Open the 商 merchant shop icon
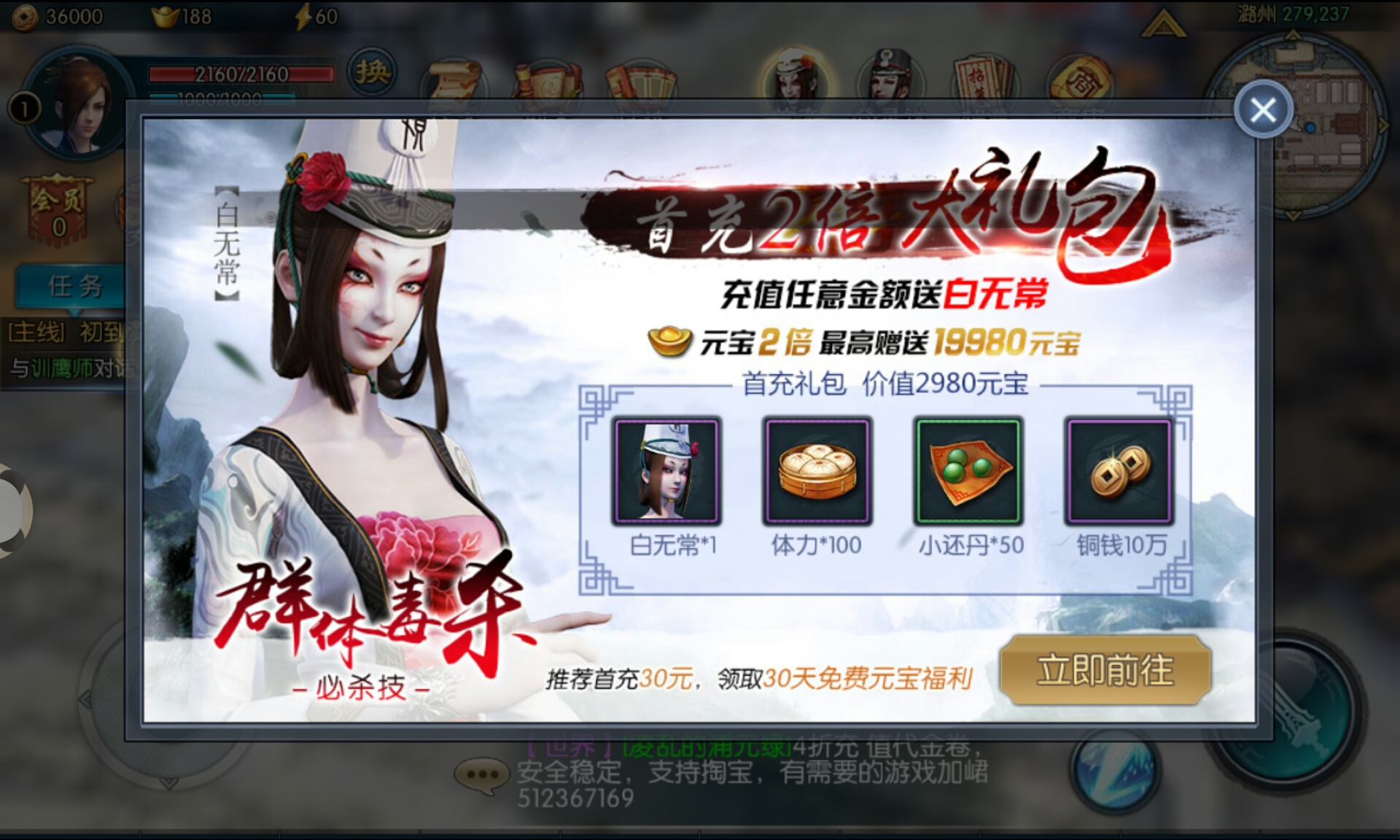Viewport: 1400px width, 840px height. (x=1080, y=77)
